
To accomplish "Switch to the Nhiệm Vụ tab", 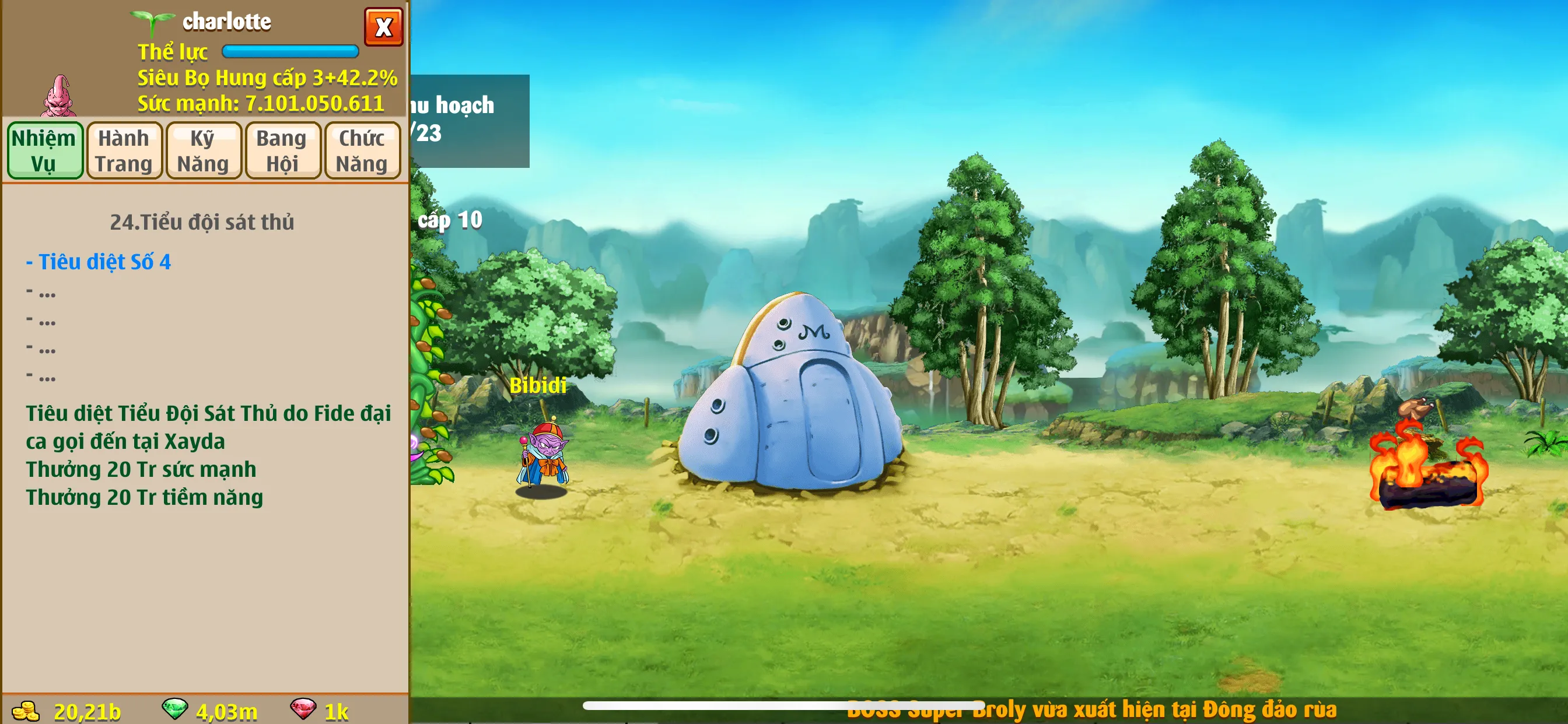I will click(44, 150).
